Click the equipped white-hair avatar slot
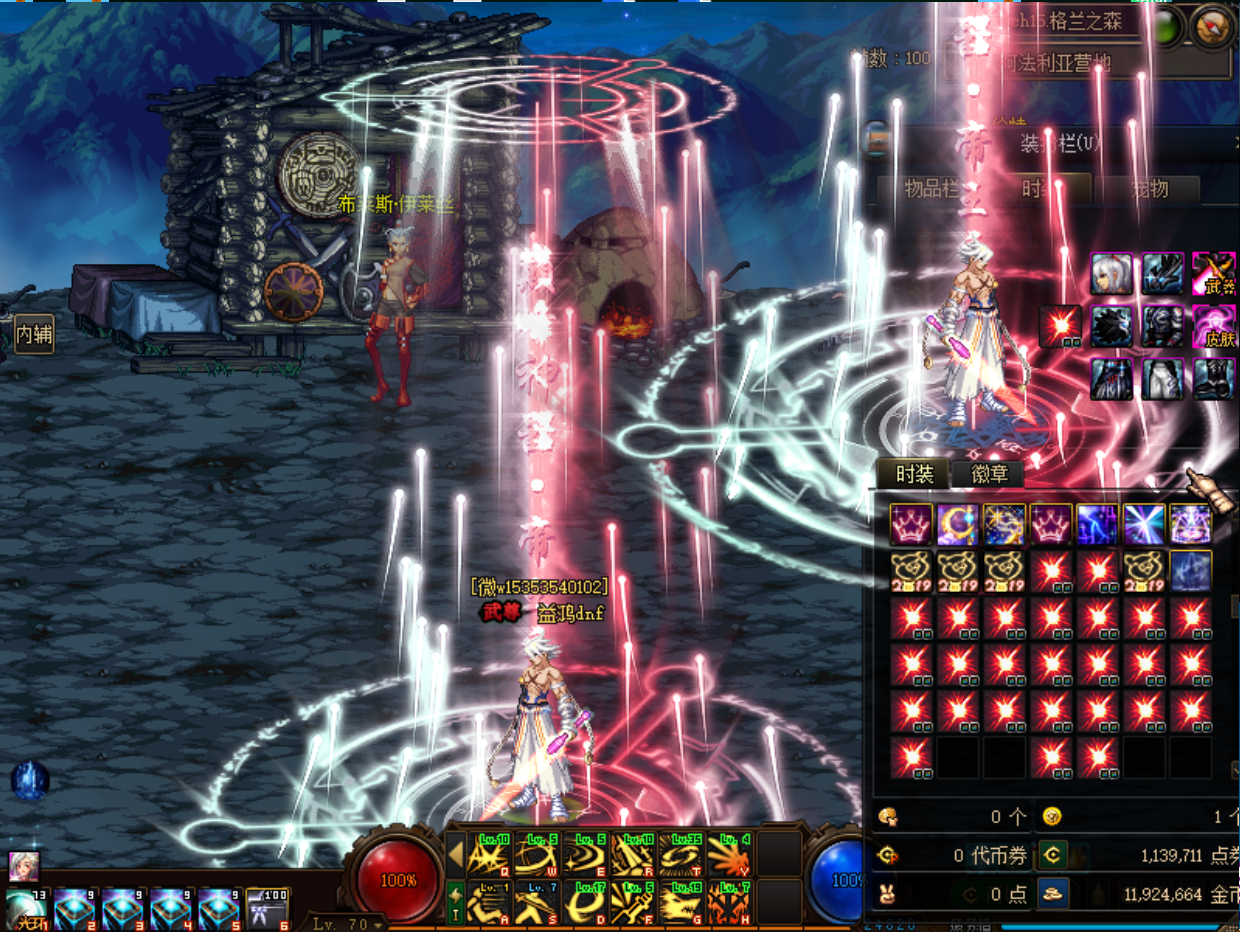Screen dimensions: 1240x932 pyautogui.click(x=1112, y=273)
